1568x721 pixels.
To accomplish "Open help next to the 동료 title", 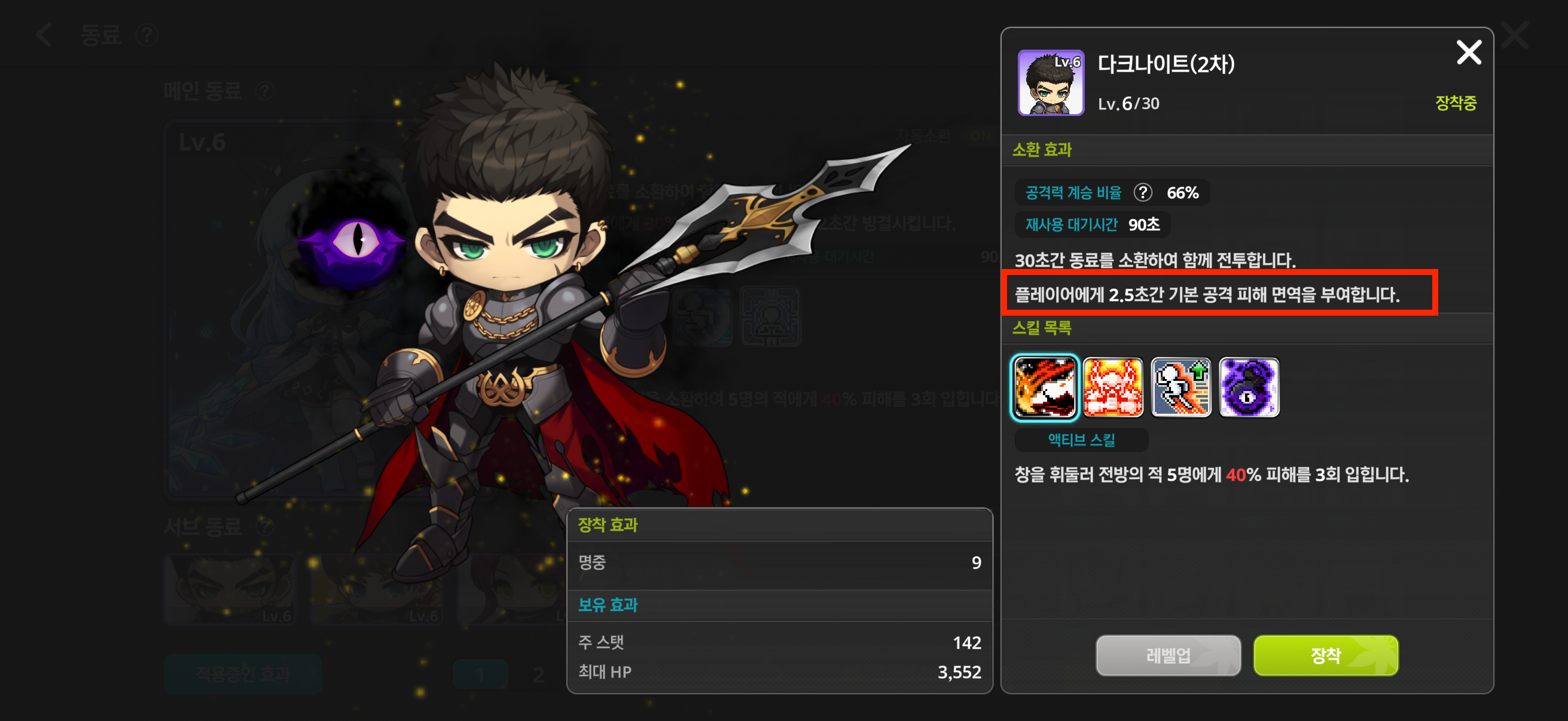I will pyautogui.click(x=146, y=35).
